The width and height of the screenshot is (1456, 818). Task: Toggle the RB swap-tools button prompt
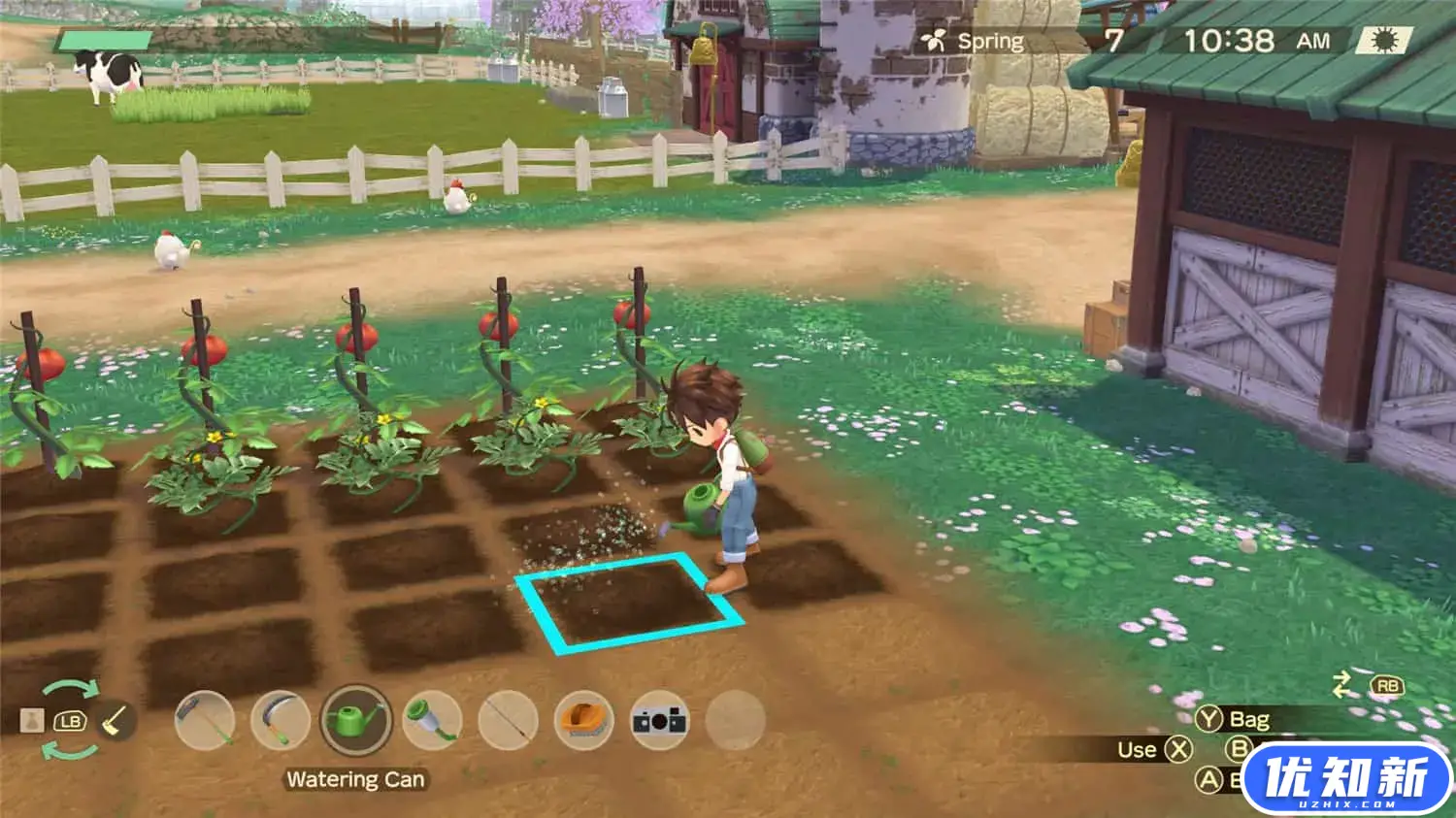tap(1386, 684)
